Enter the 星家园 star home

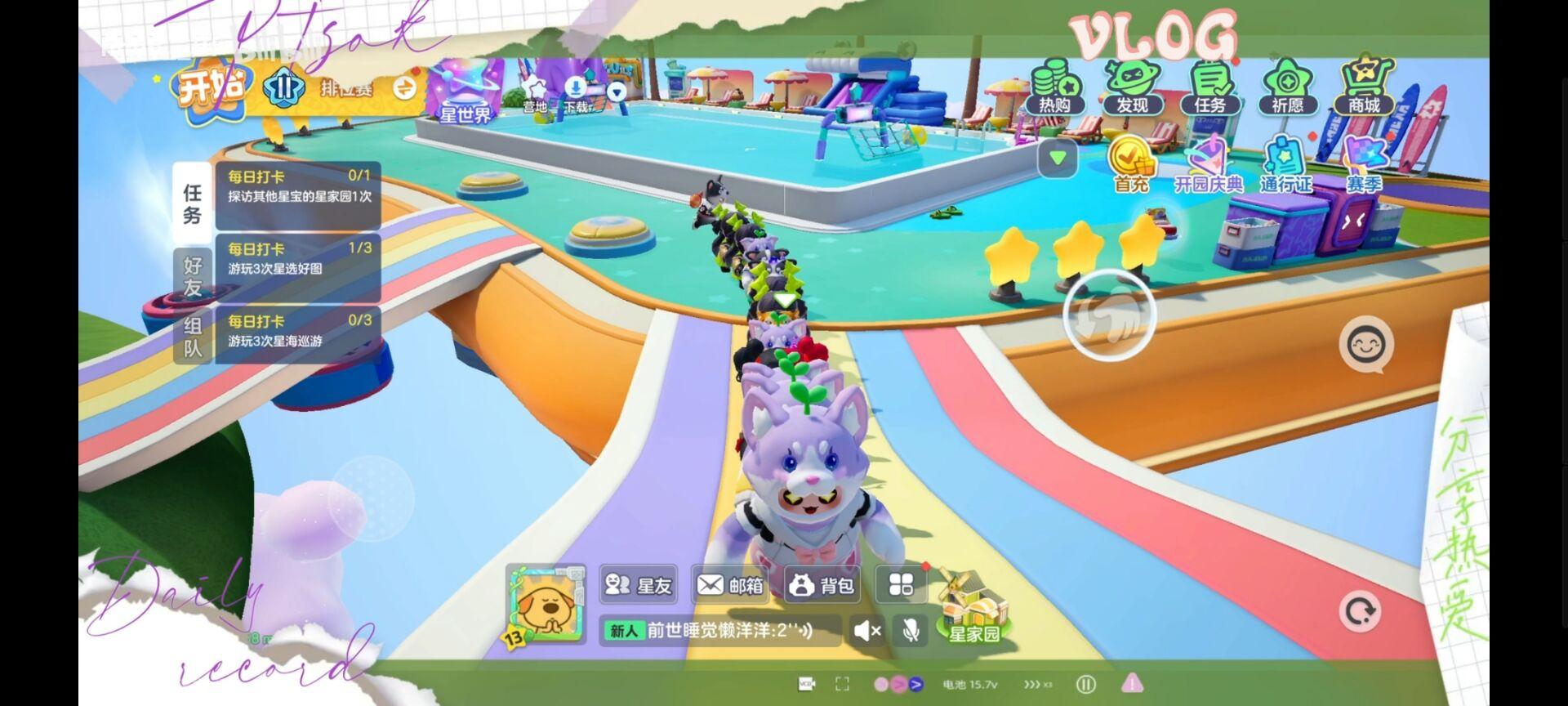(972, 609)
